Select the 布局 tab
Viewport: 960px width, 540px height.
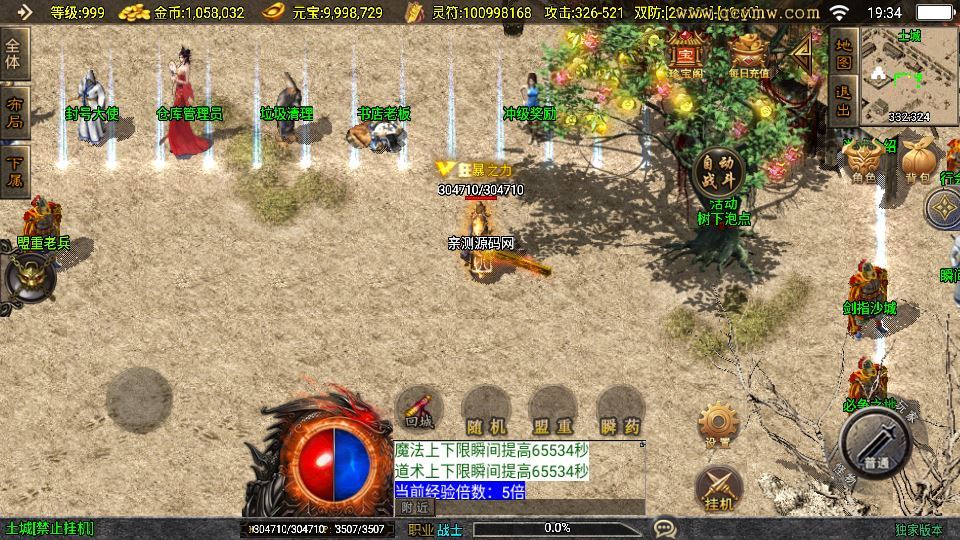pos(14,112)
